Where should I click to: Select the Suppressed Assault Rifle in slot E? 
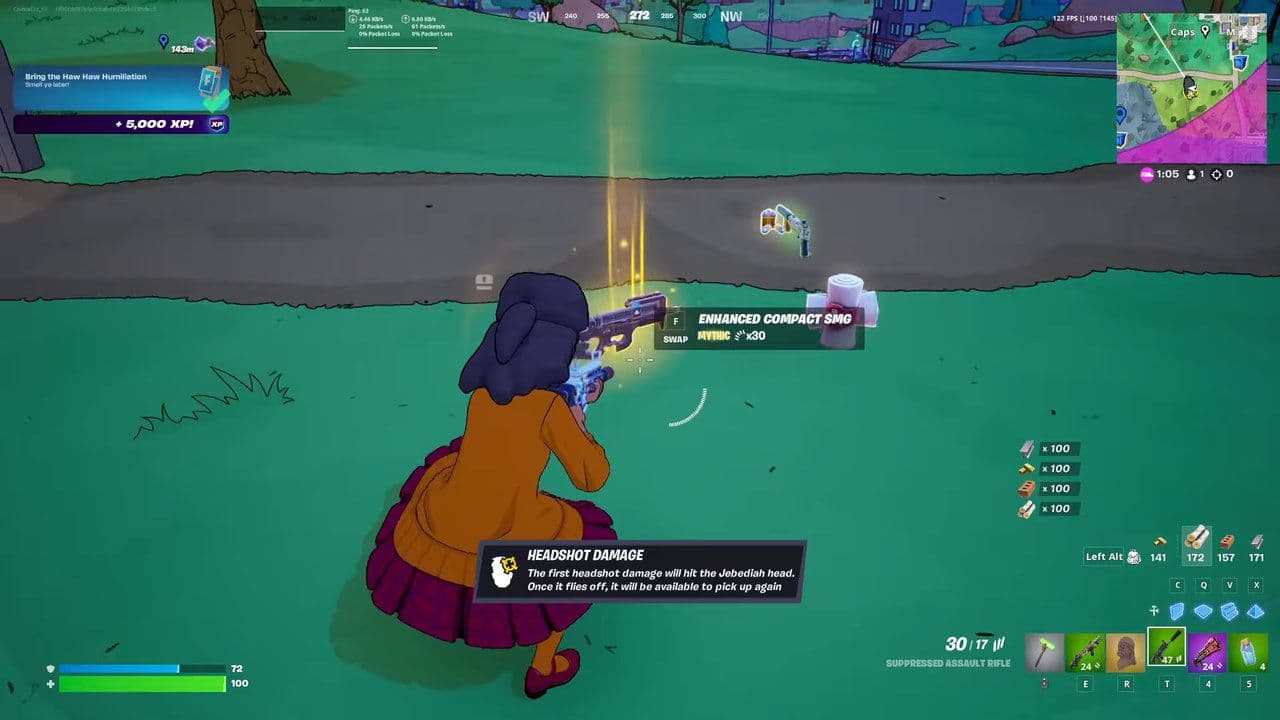point(1084,650)
